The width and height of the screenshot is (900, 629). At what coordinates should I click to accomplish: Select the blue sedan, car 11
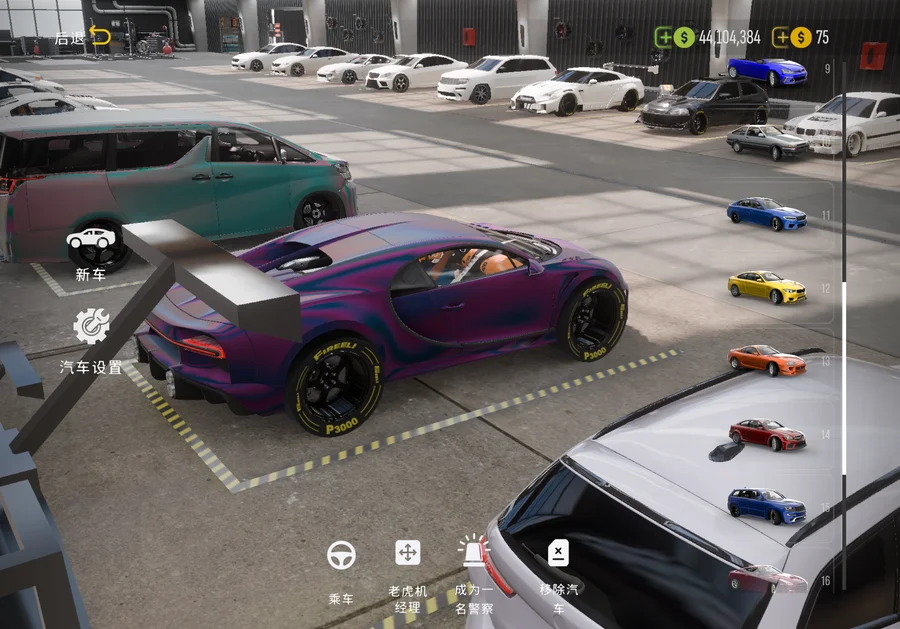(767, 214)
